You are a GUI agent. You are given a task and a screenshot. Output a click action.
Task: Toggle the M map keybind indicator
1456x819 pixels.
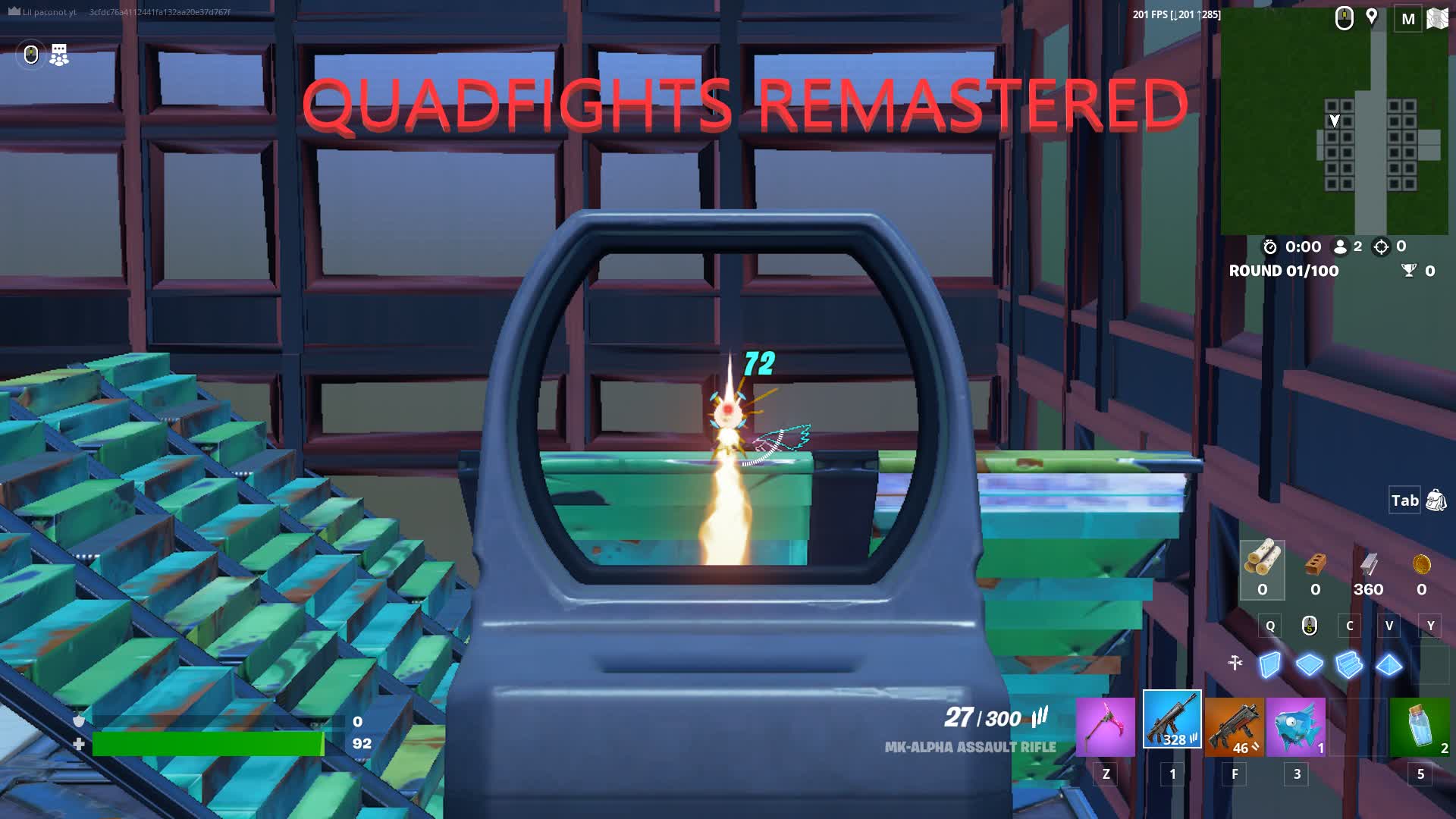coord(1408,19)
